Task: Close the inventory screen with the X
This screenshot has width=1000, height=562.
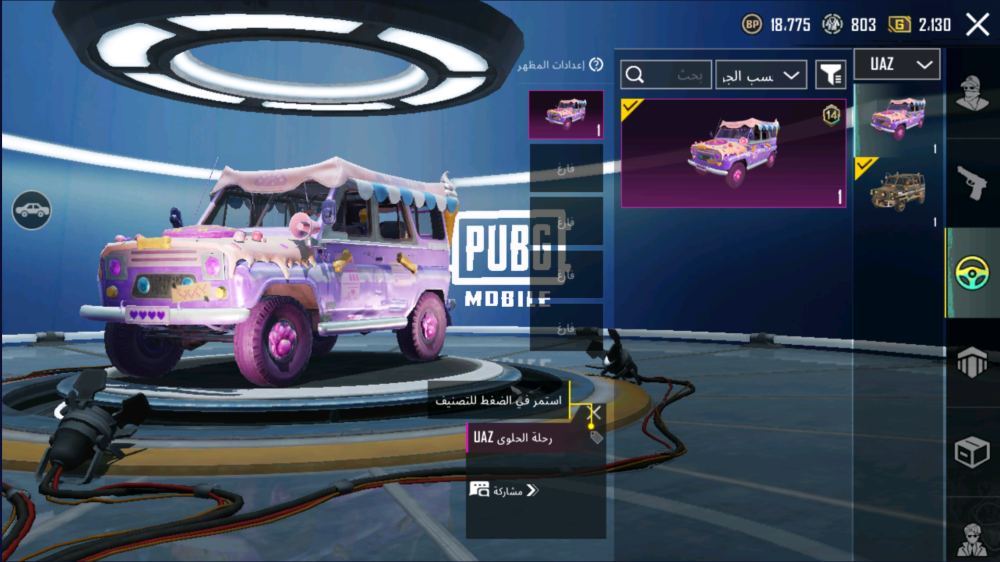Action: [977, 25]
